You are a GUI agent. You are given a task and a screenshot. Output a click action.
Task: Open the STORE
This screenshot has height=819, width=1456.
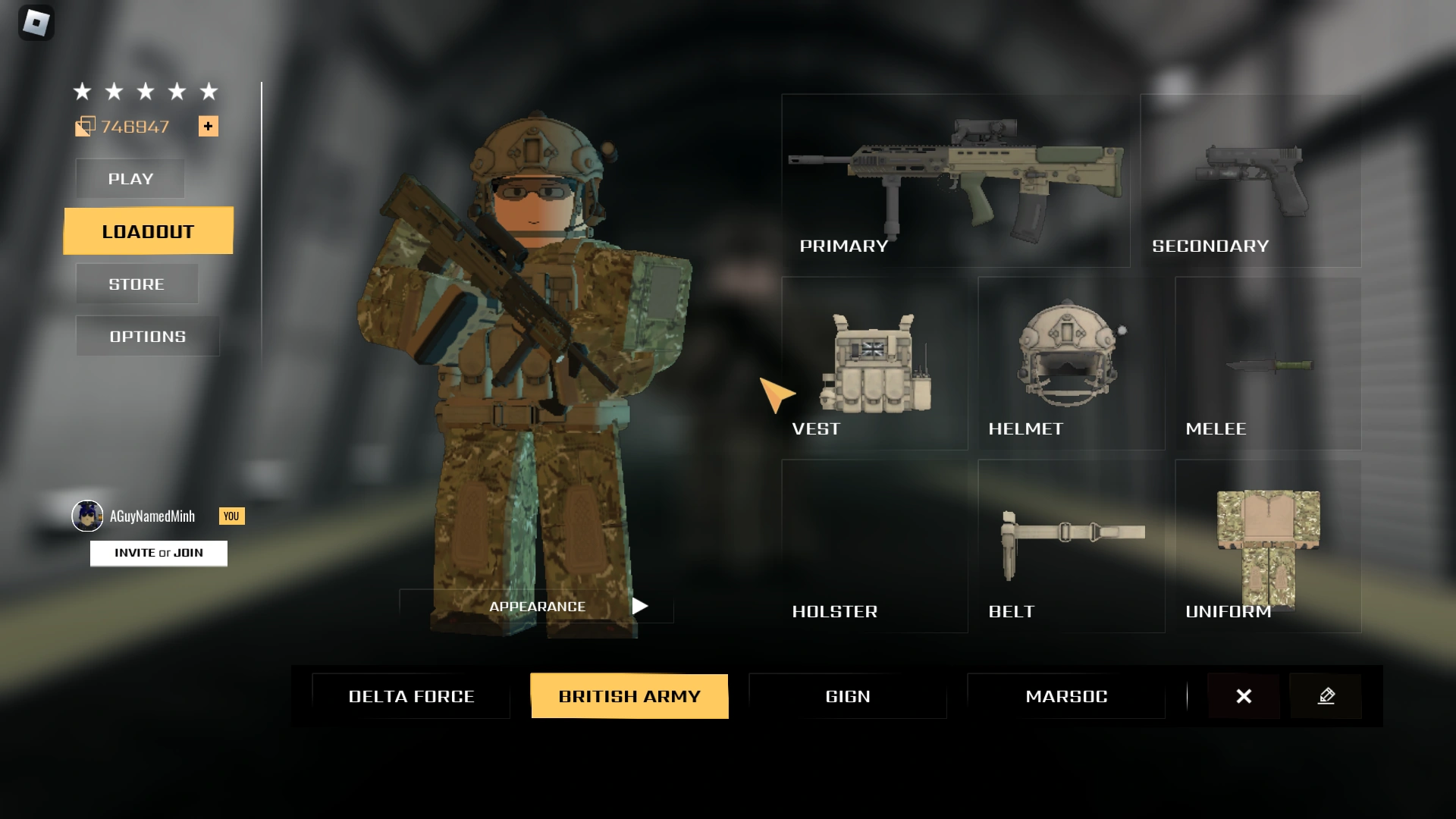[136, 284]
